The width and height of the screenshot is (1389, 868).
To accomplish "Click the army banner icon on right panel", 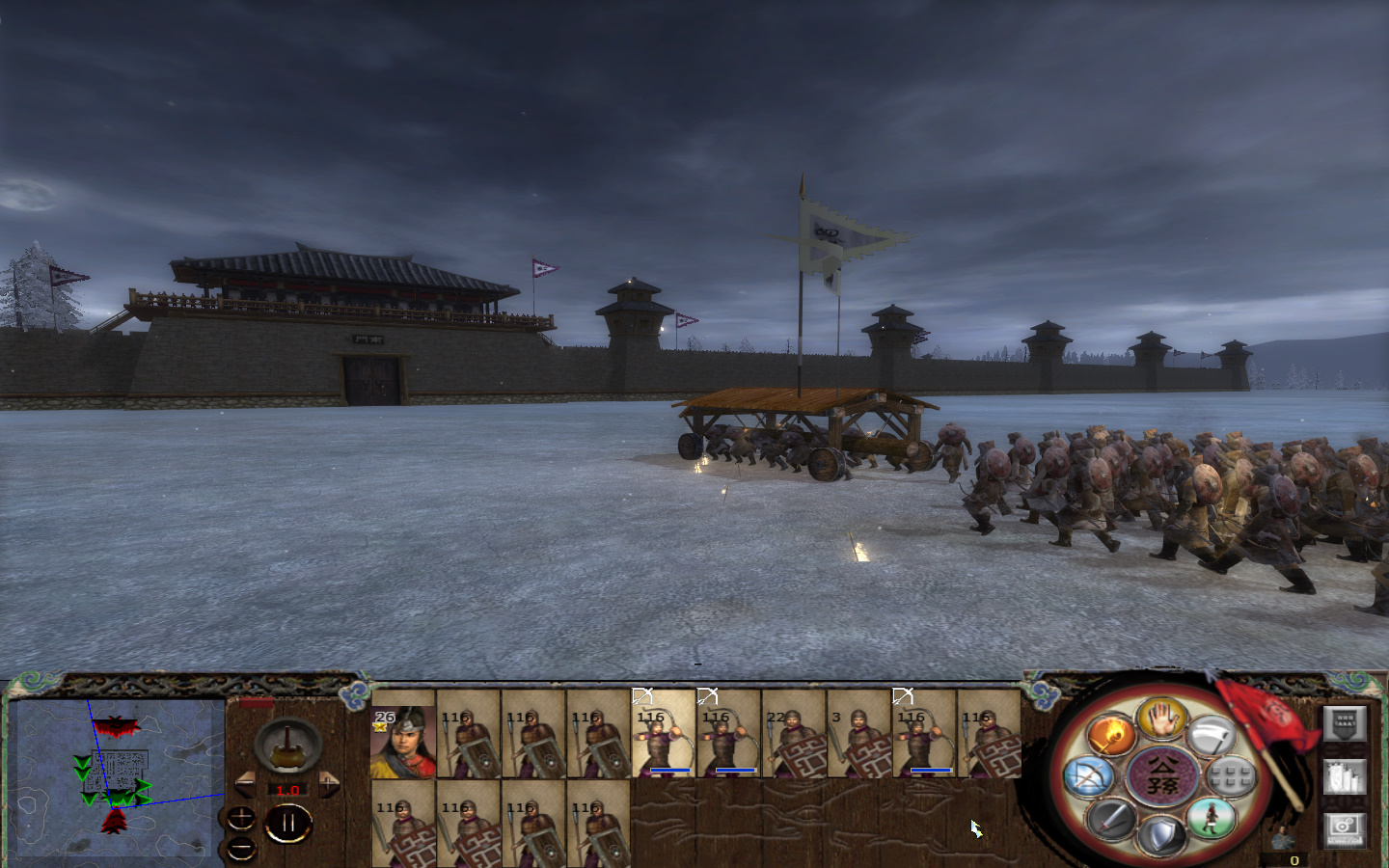I will click(x=1344, y=722).
